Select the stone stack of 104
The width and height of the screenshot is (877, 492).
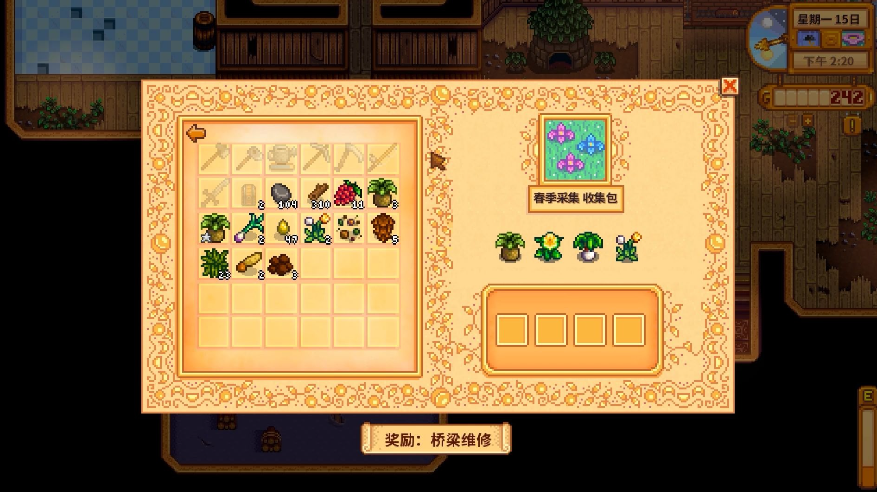pos(283,193)
